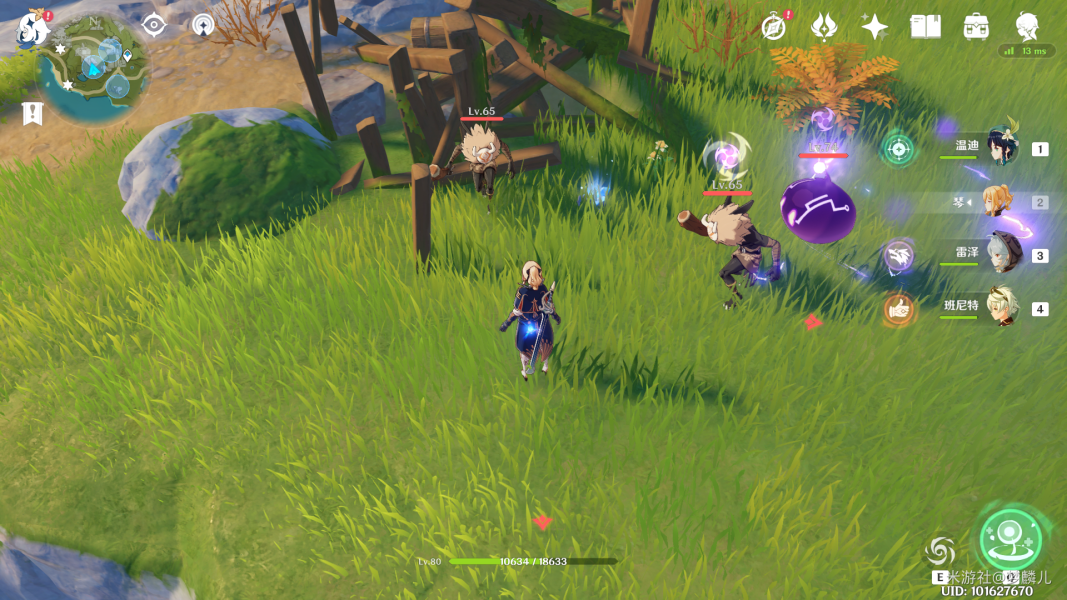Toggle the elemental sight eye icon

pyautogui.click(x=153, y=25)
